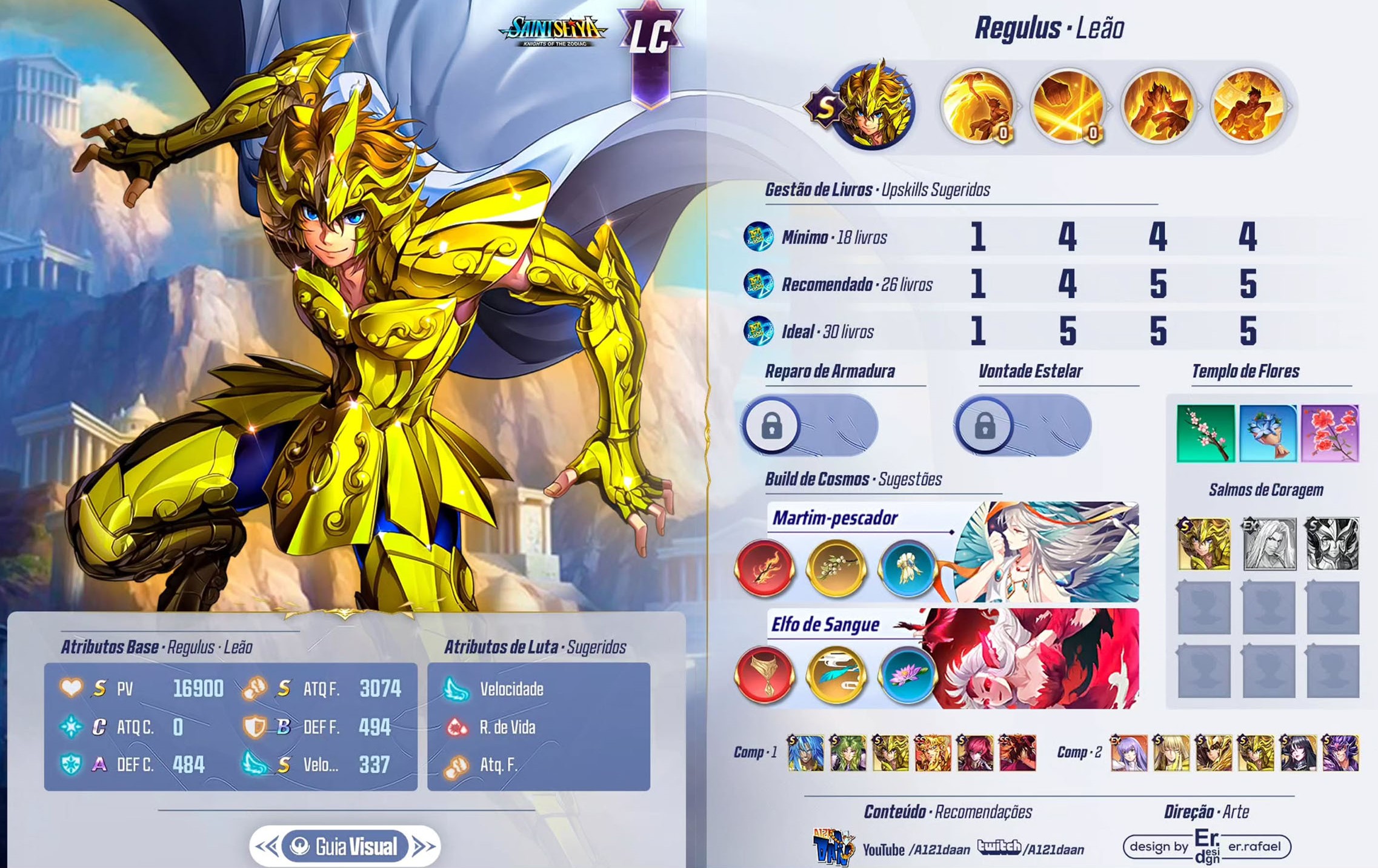
Task: Click the Guia Visual button
Action: click(x=345, y=846)
